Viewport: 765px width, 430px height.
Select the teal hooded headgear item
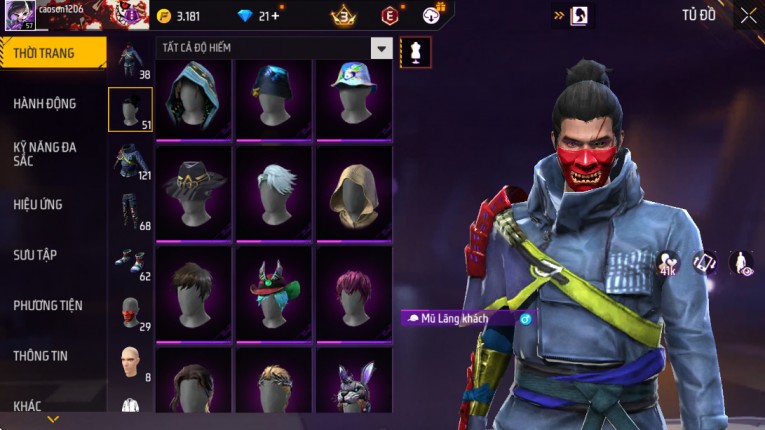(194, 98)
